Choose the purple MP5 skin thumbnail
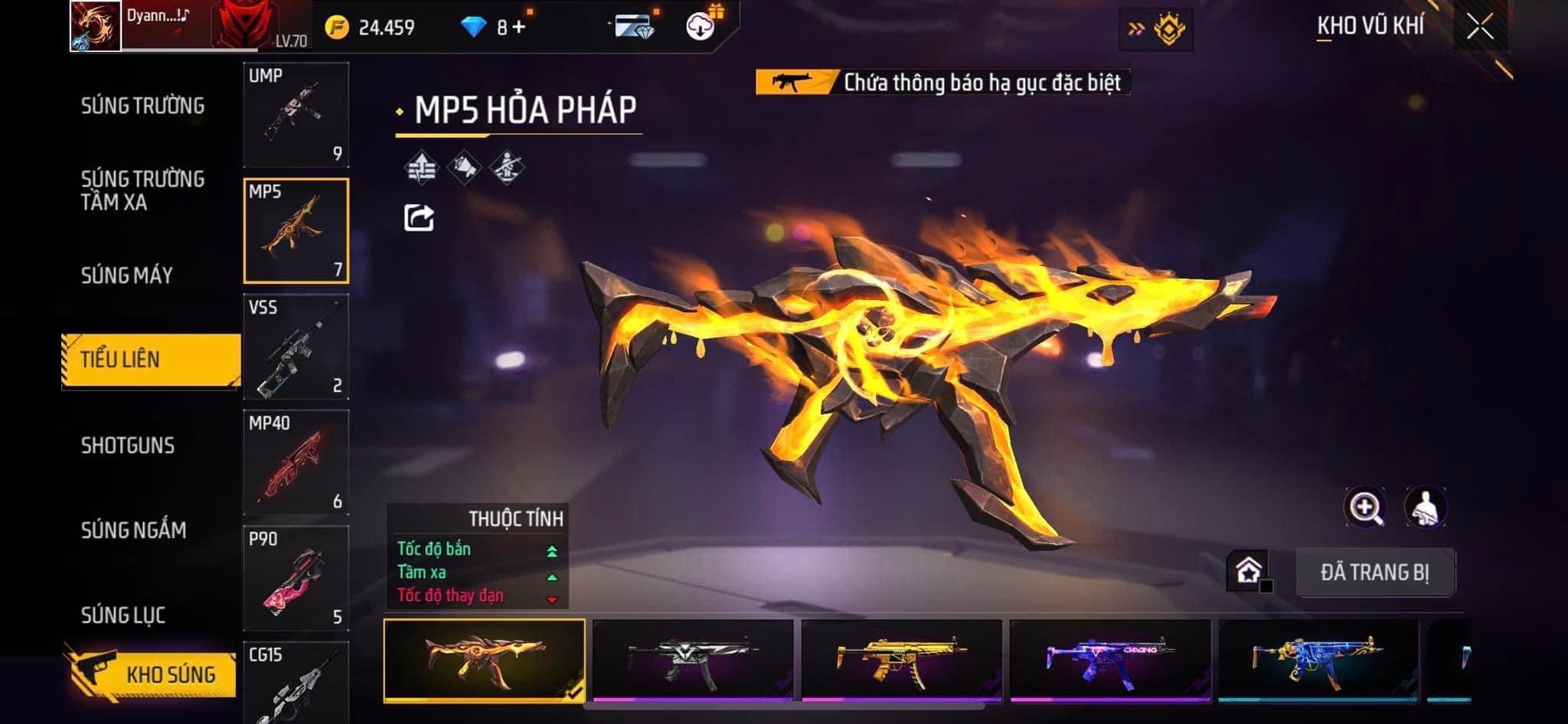The width and height of the screenshot is (1568, 724). [1110, 660]
